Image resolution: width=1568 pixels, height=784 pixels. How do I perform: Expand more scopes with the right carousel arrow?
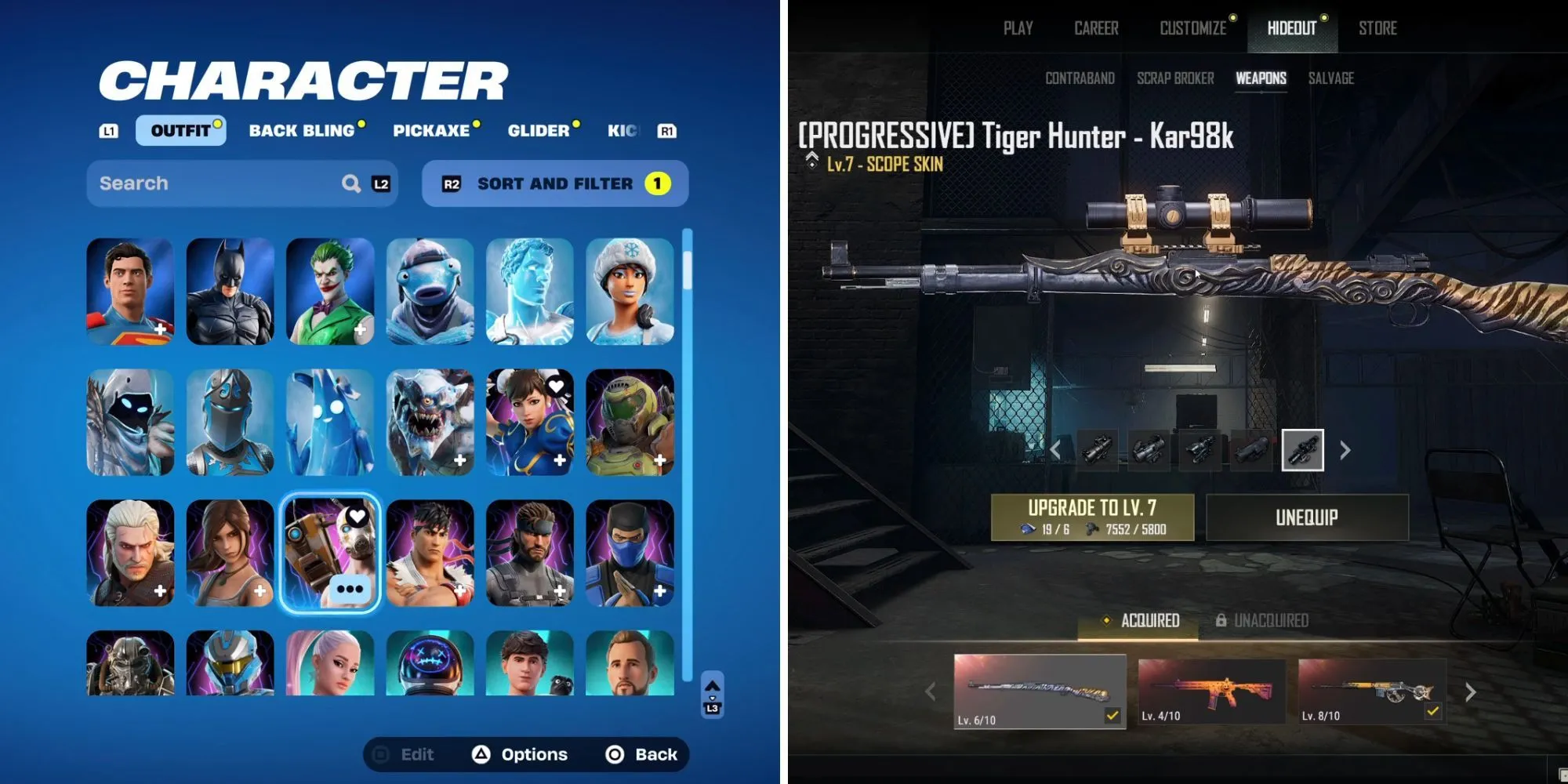pos(1345,450)
